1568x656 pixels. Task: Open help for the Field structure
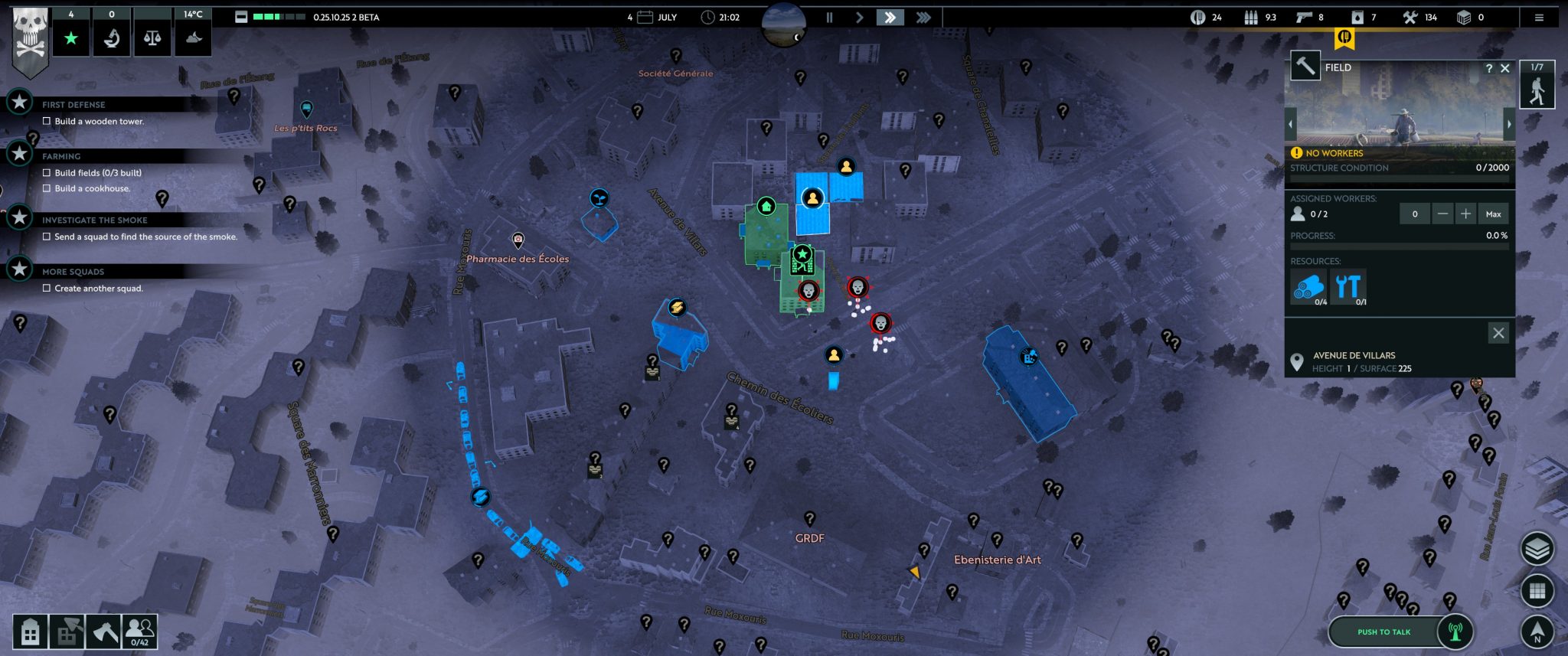point(1489,68)
